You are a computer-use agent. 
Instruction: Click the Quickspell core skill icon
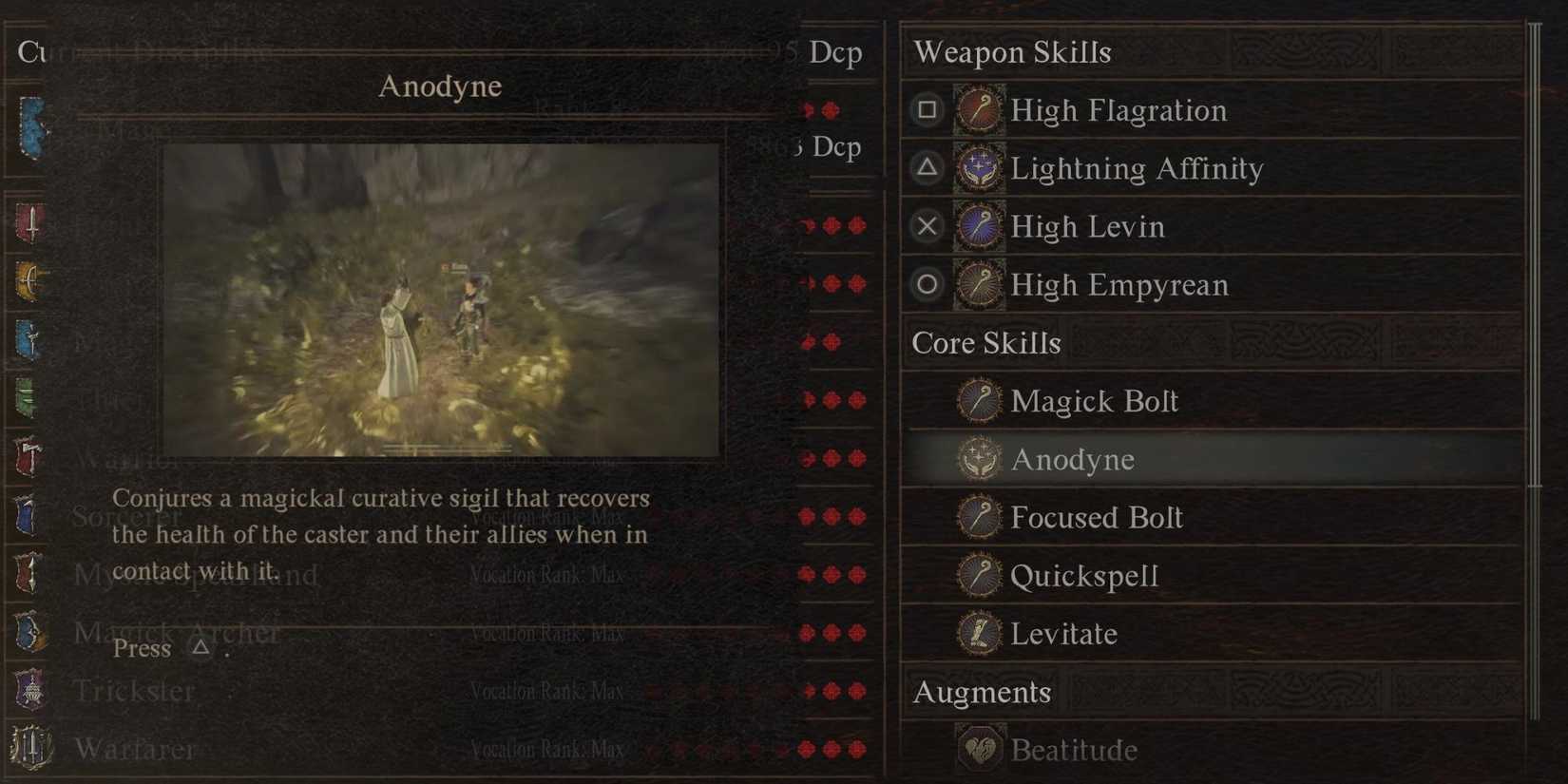coord(980,576)
